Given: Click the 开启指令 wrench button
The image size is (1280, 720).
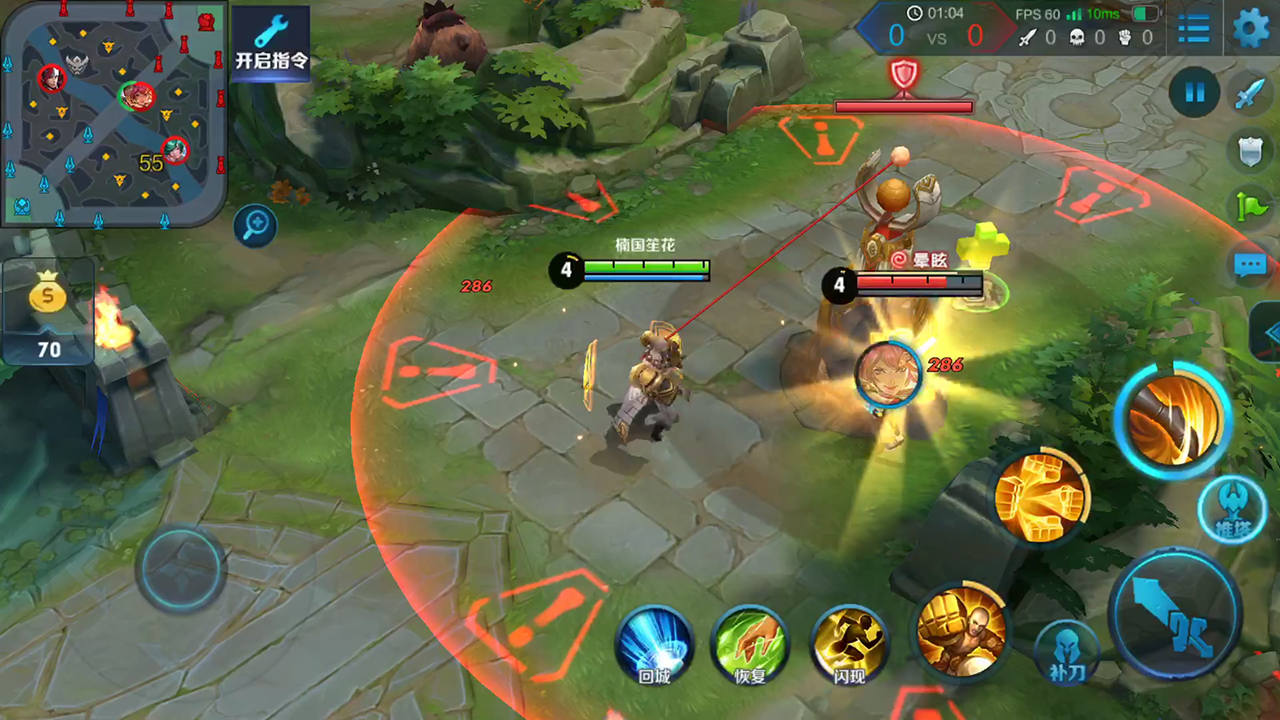Looking at the screenshot, I should tap(271, 42).
